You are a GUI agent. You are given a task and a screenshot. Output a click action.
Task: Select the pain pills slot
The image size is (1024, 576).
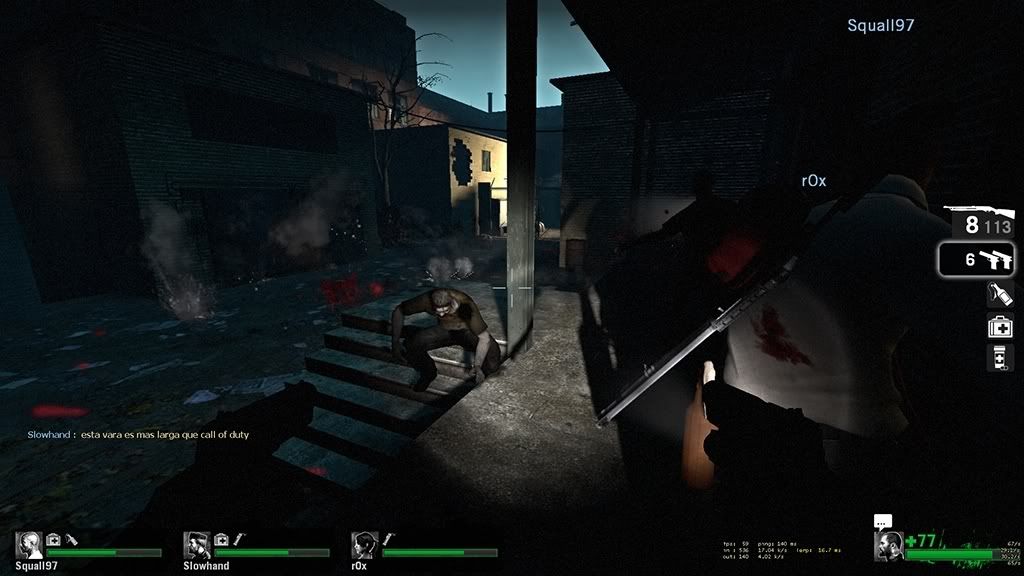[1000, 357]
